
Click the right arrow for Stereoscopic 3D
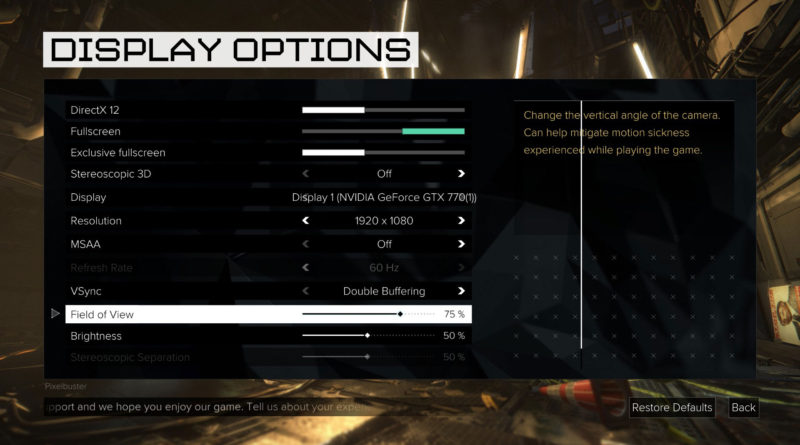pos(461,174)
